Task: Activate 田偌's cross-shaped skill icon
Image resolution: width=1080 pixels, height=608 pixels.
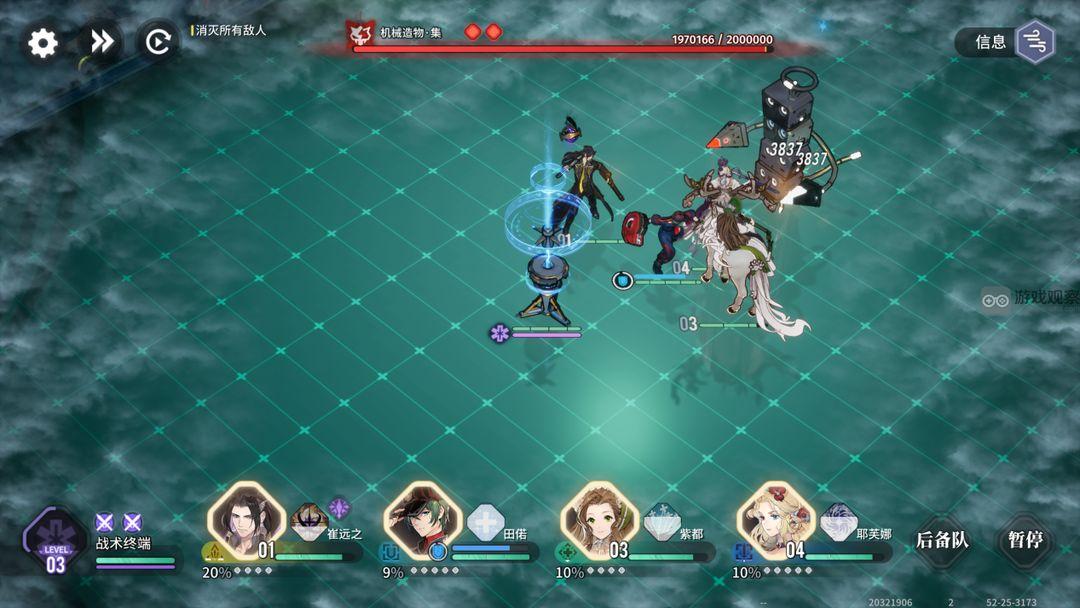Action: click(486, 521)
